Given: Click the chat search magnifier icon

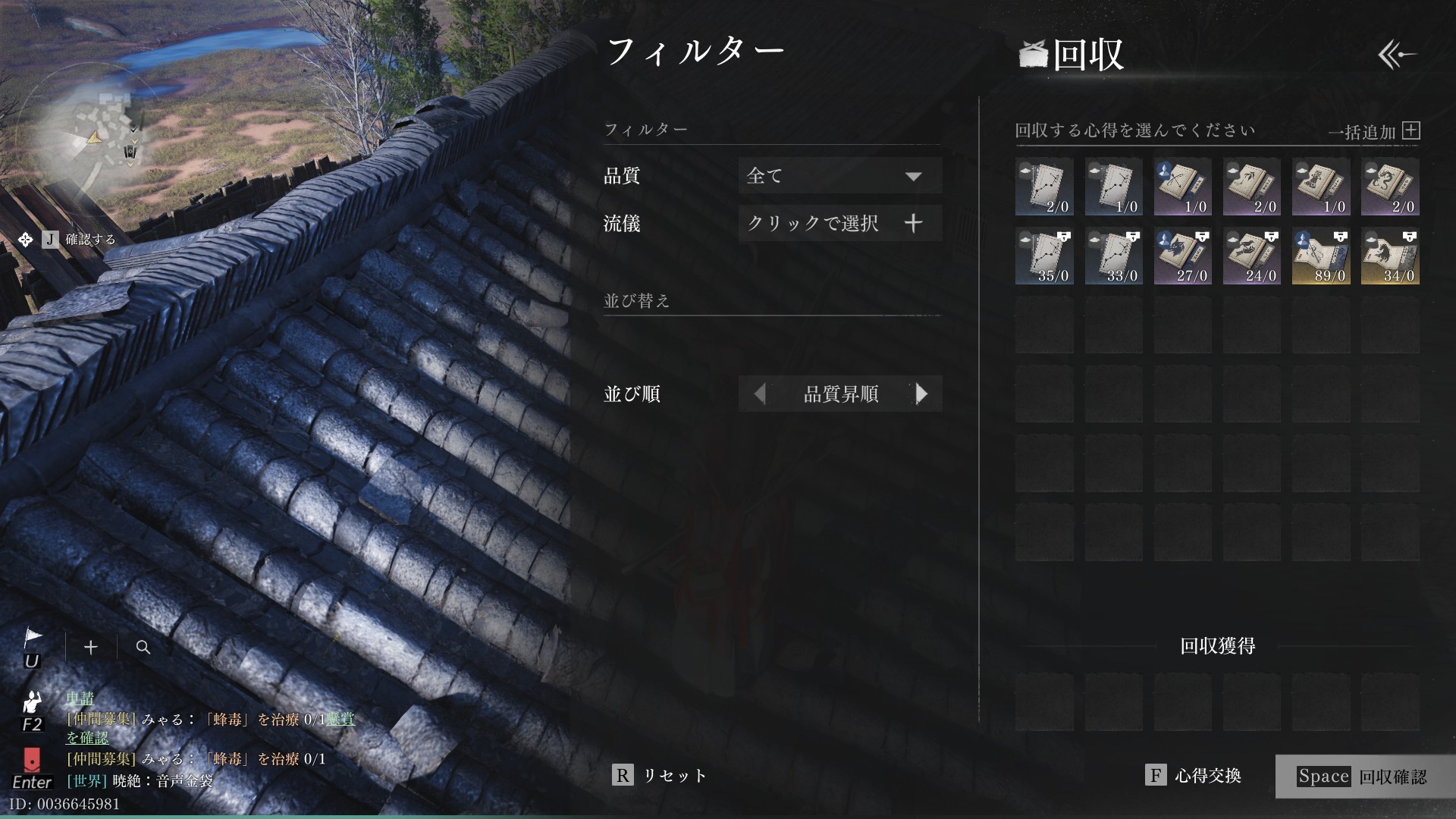Looking at the screenshot, I should [143, 647].
